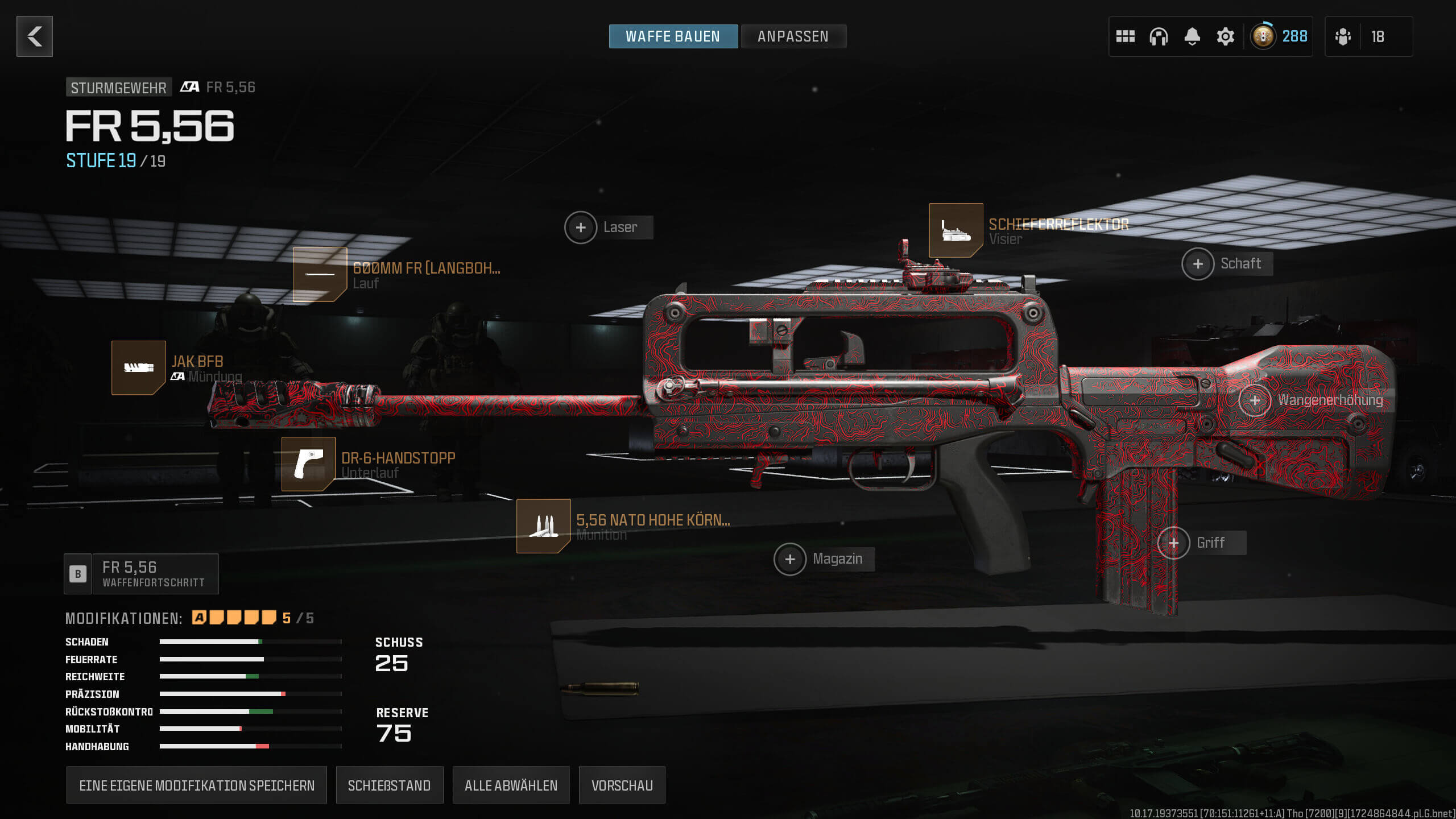This screenshot has width=1456, height=819.
Task: Deselect all attachments with Alle Abwählen
Action: click(x=511, y=785)
